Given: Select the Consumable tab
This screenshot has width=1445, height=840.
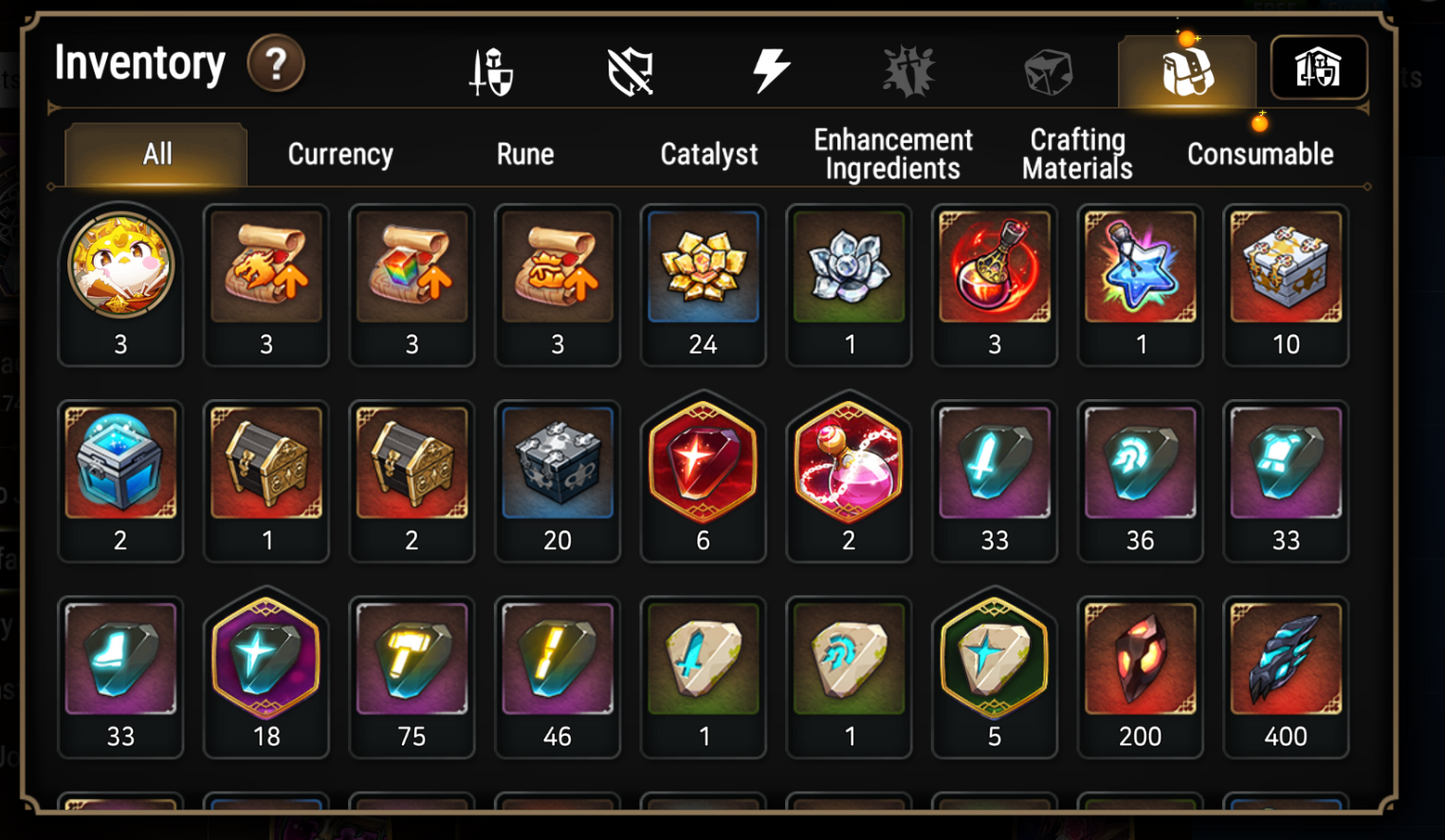Looking at the screenshot, I should coord(1259,154).
